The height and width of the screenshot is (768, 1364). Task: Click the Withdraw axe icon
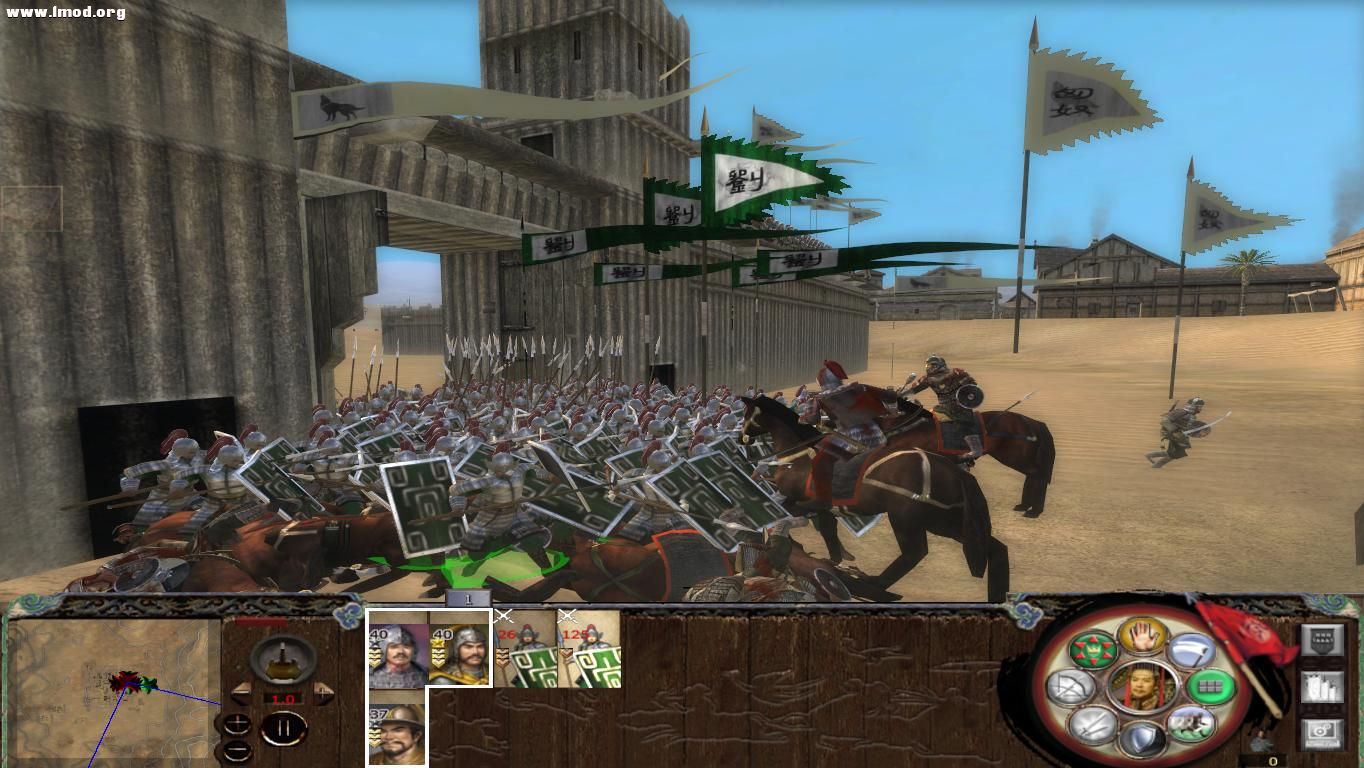(x=1191, y=652)
